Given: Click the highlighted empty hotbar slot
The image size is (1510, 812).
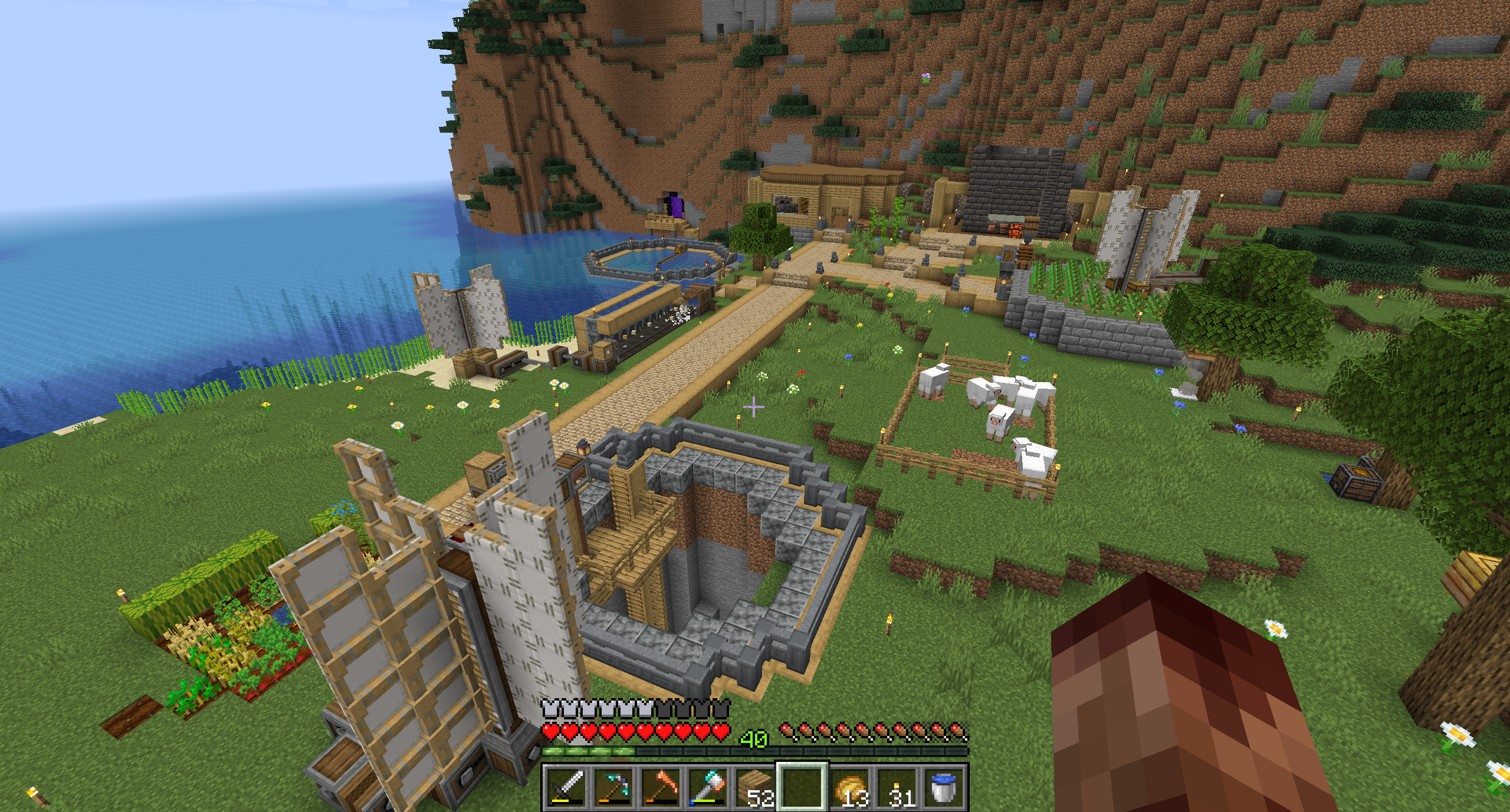Looking at the screenshot, I should [x=802, y=787].
